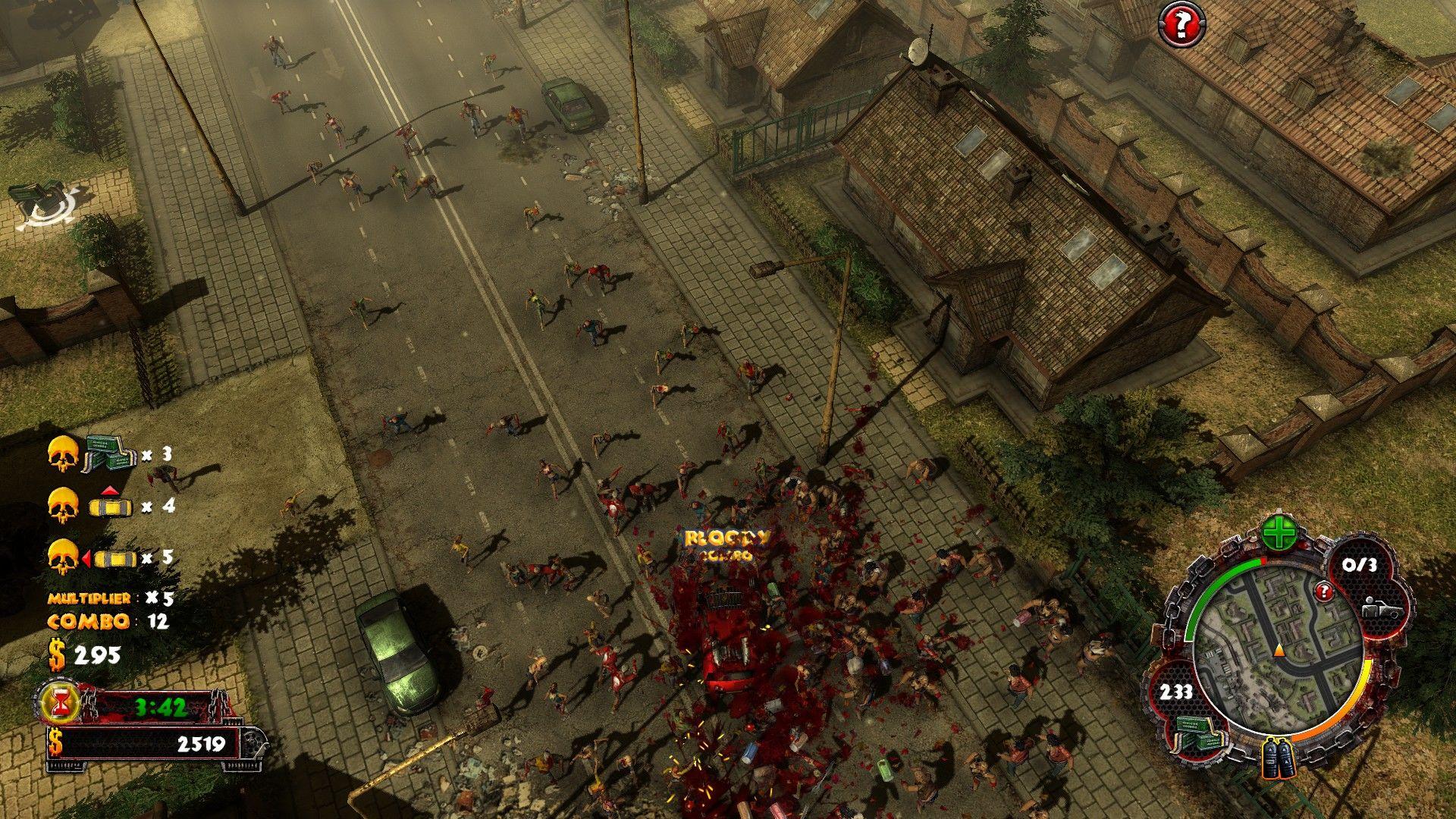Click the 0/3 rescue counter

coord(1361,564)
